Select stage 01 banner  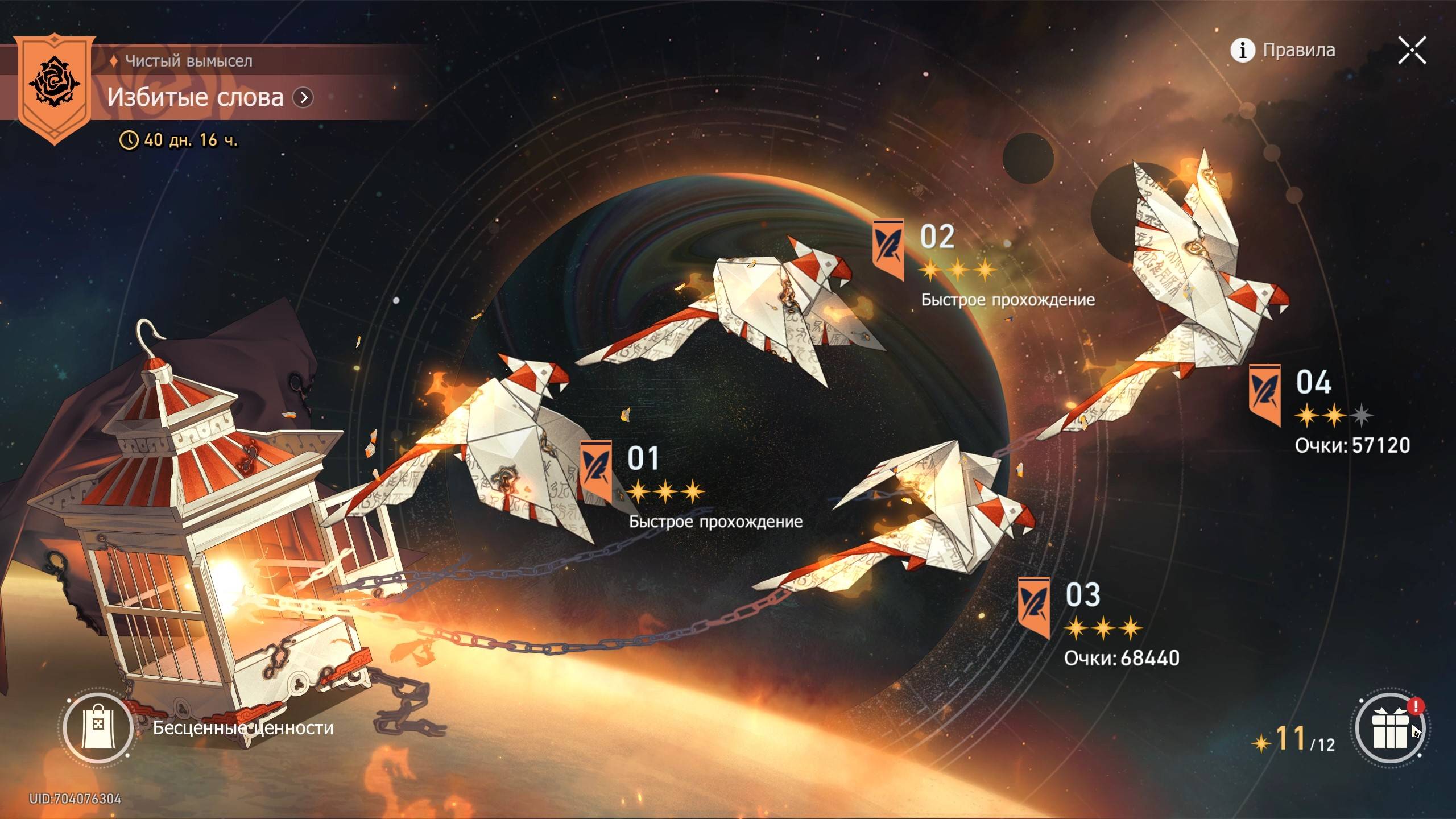click(595, 472)
